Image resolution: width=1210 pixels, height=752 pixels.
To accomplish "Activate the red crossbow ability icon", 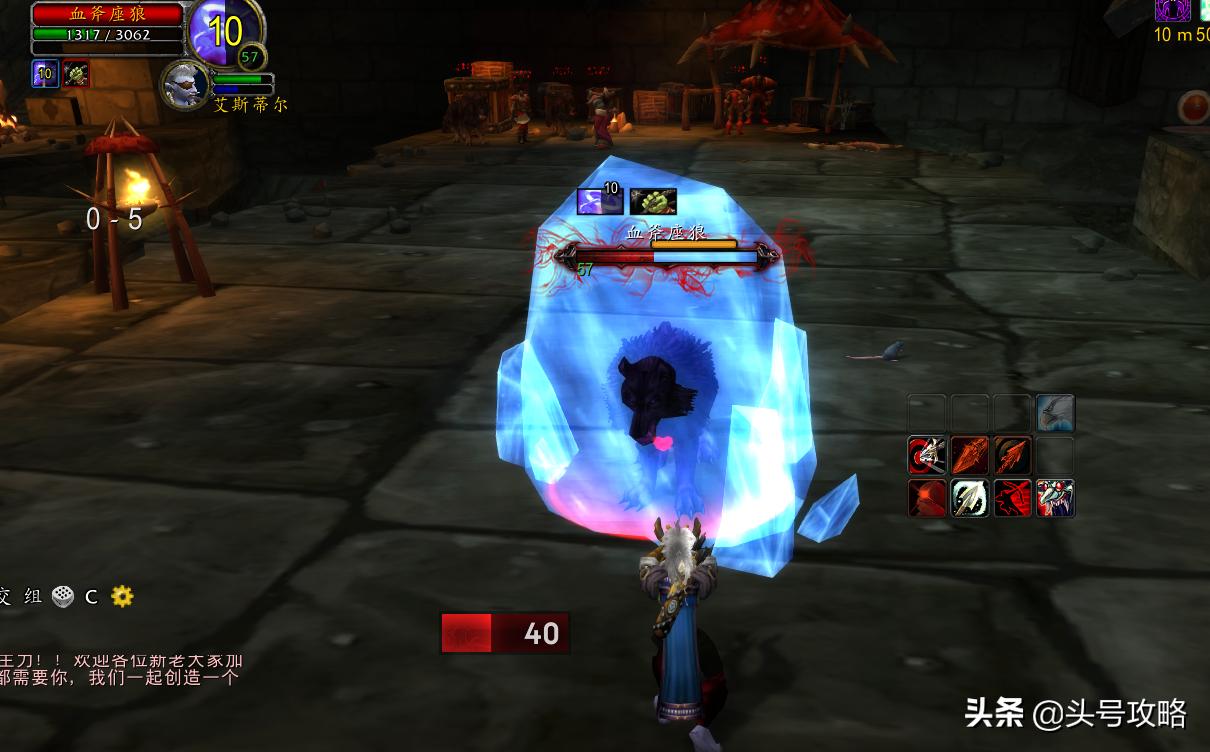I will pos(1012,498).
